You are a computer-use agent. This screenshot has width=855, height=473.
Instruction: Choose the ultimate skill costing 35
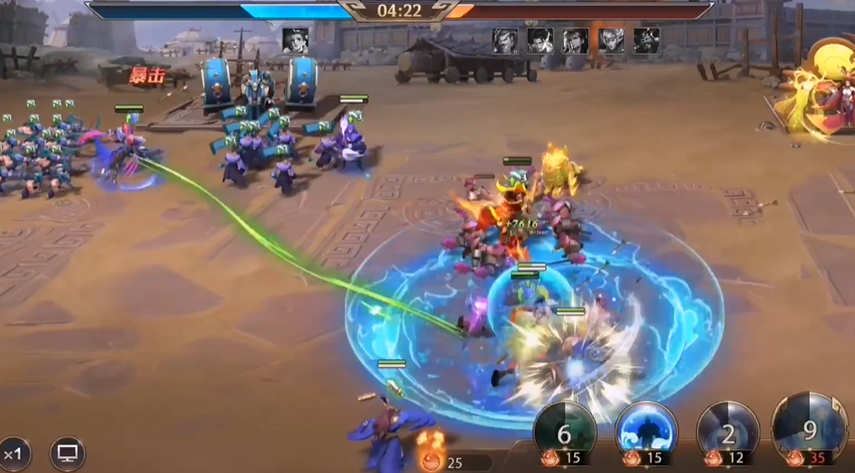[x=809, y=430]
